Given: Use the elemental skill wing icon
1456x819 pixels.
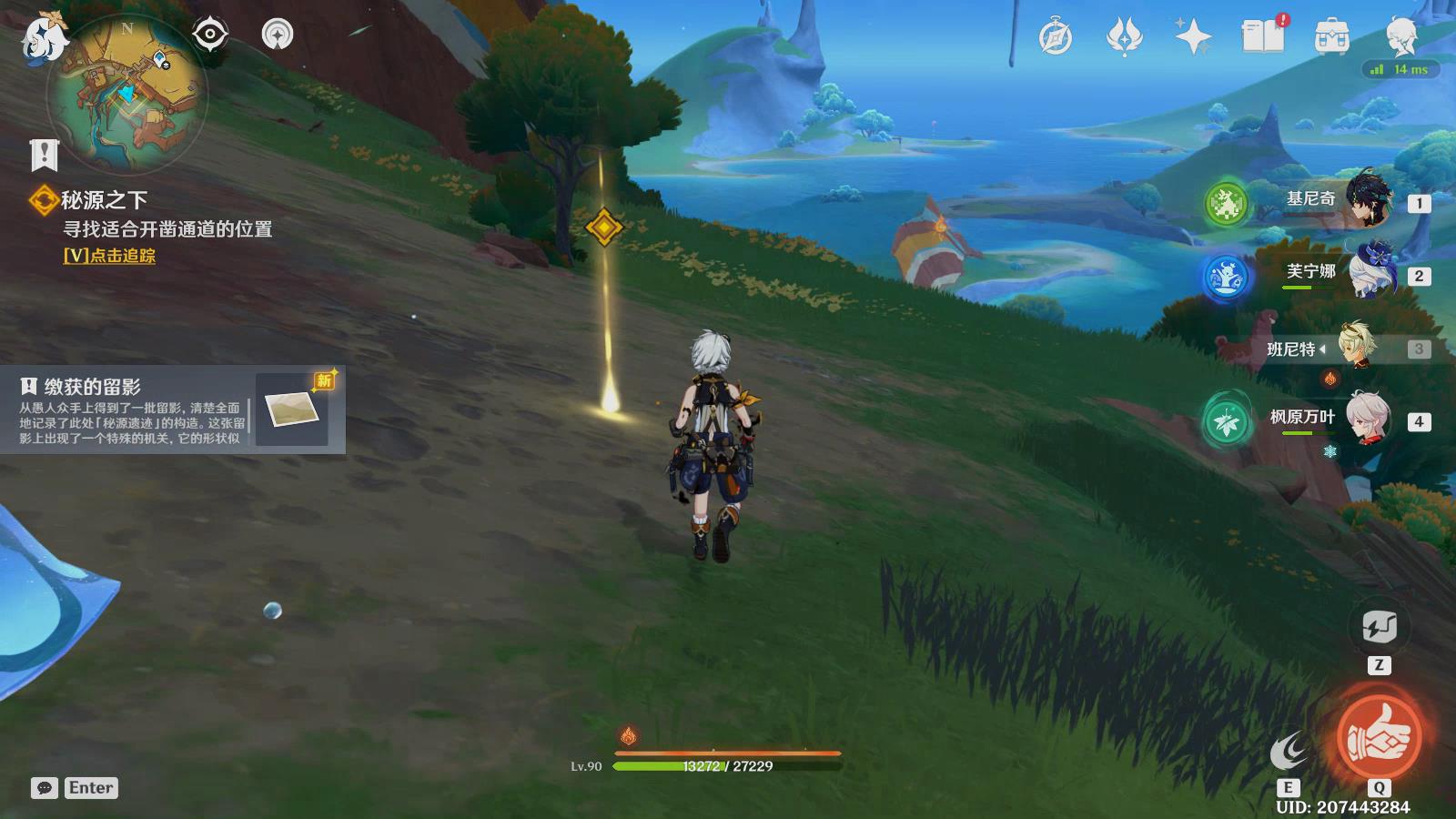Looking at the screenshot, I should pos(1288,753).
